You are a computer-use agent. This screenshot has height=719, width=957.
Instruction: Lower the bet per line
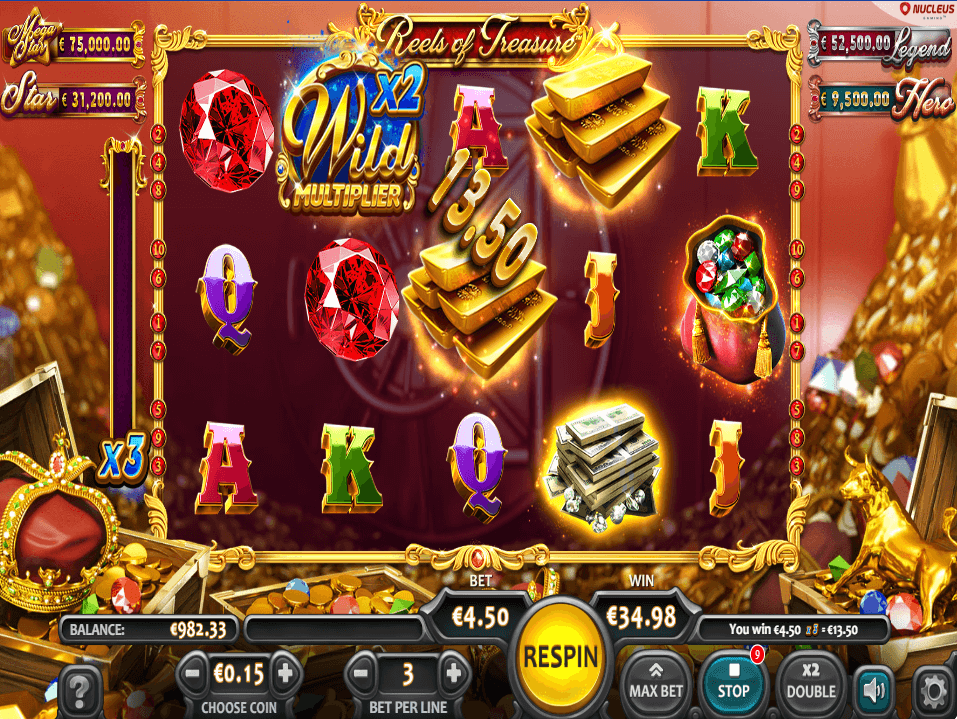[364, 671]
